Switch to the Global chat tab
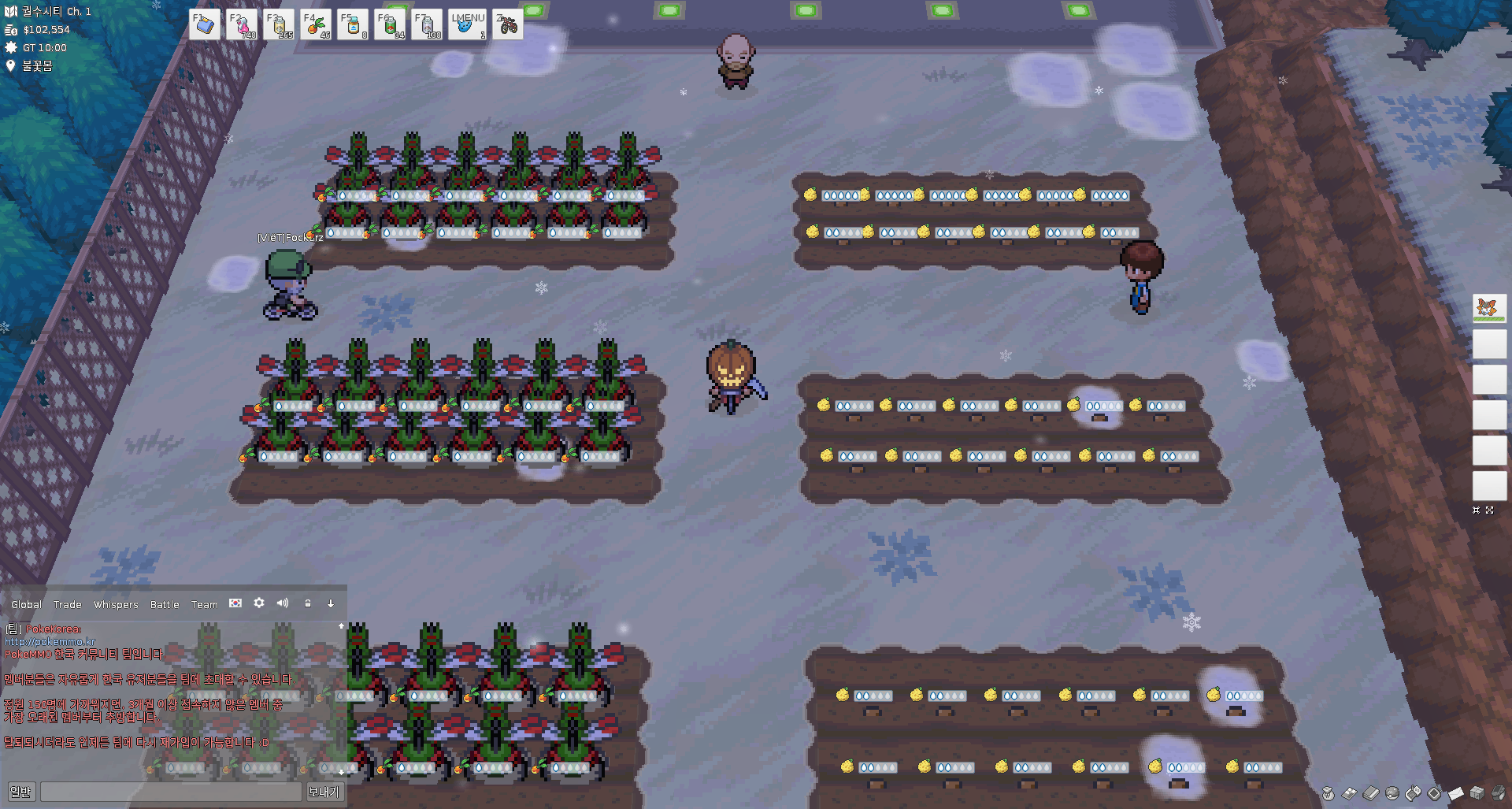The width and height of the screenshot is (1512, 809). click(x=26, y=604)
